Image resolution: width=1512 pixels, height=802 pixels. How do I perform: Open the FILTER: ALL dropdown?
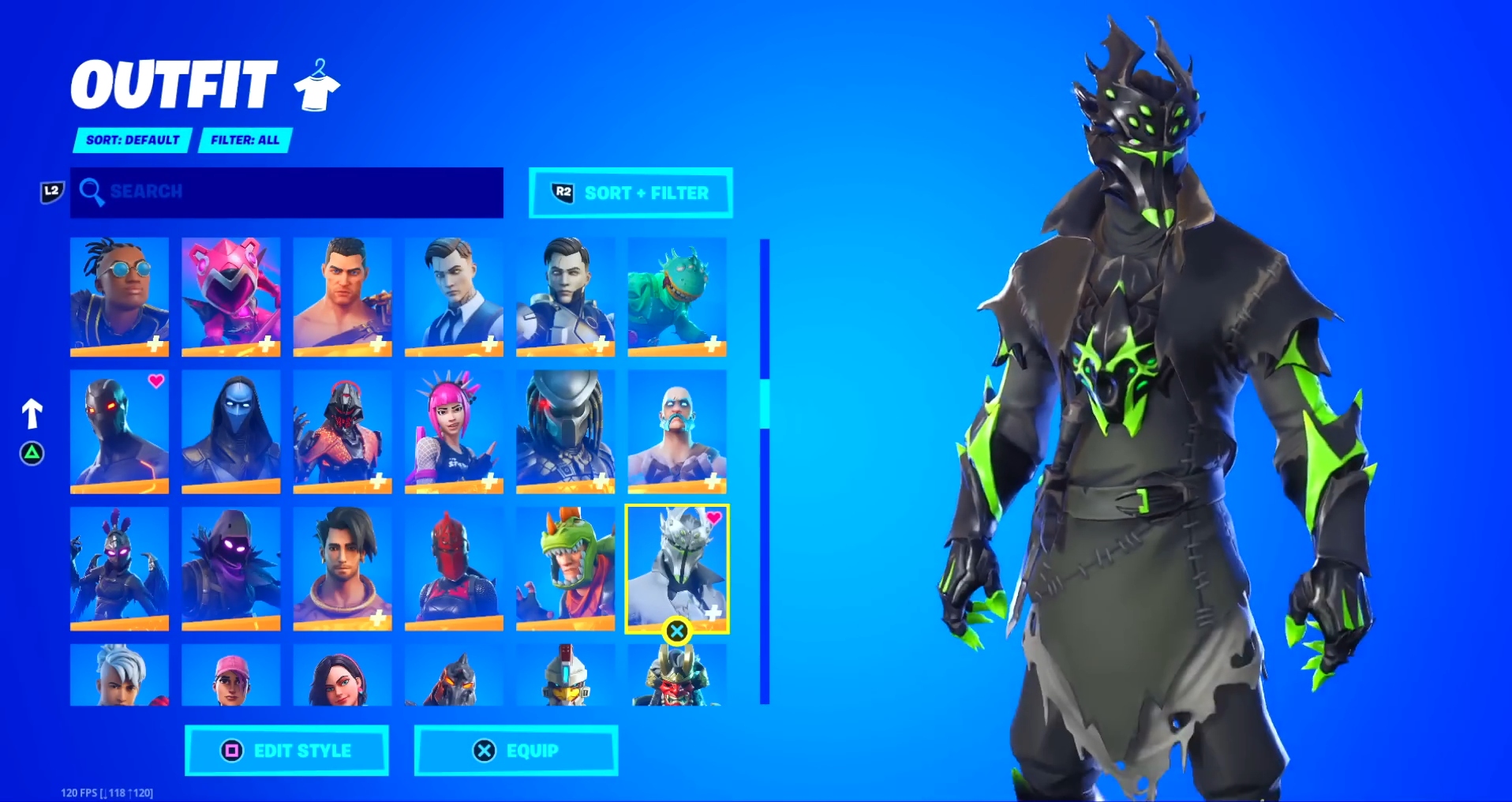(x=245, y=141)
